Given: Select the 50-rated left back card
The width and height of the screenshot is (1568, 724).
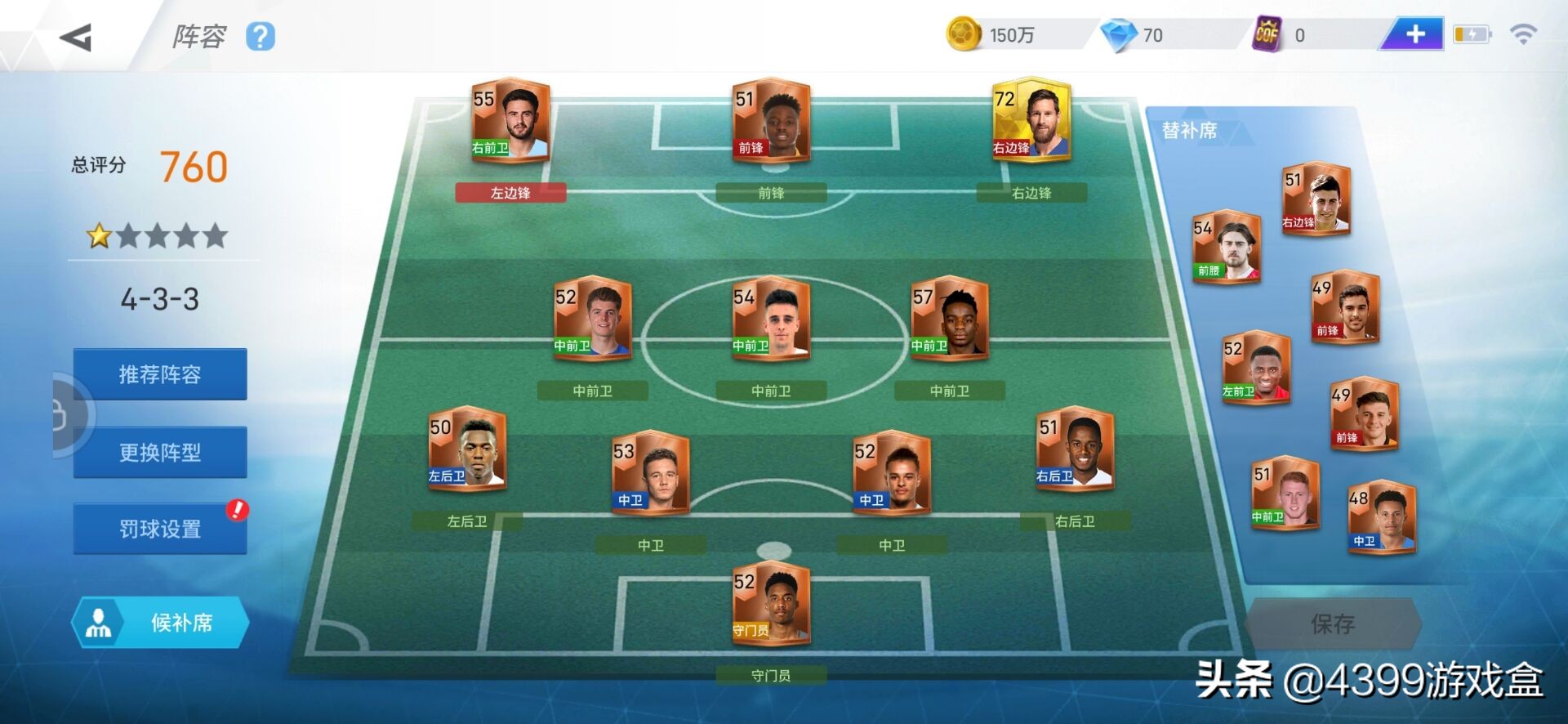Looking at the screenshot, I should click(x=467, y=449).
